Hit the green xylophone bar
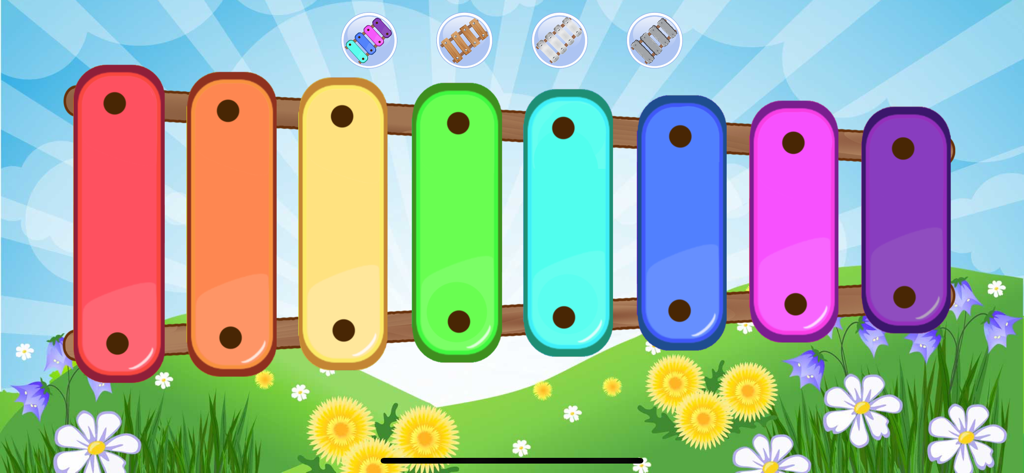Viewport: 1024px width, 473px height. click(457, 222)
